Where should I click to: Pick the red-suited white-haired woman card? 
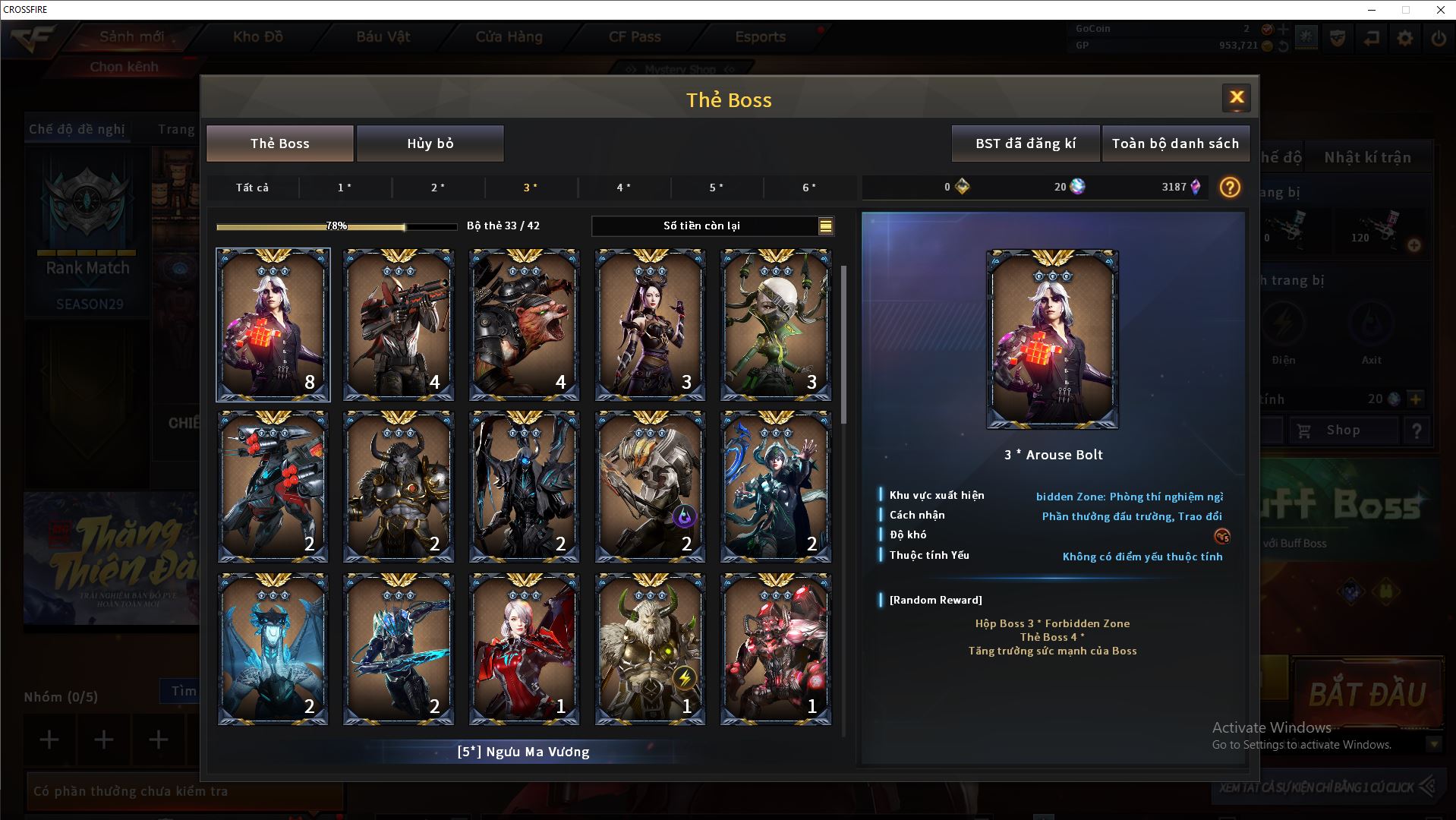coord(524,649)
